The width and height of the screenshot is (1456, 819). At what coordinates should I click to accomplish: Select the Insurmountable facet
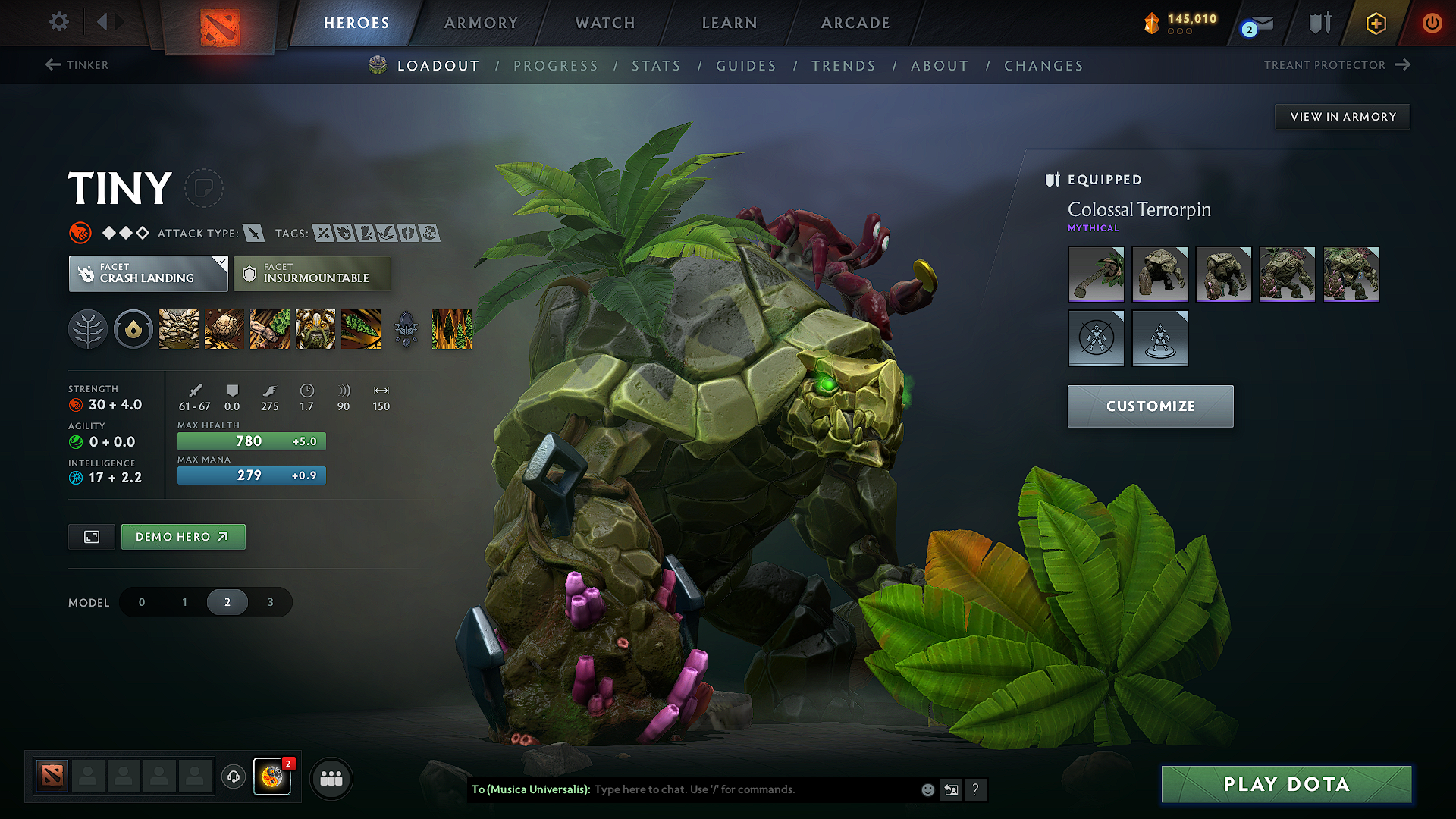(x=312, y=274)
